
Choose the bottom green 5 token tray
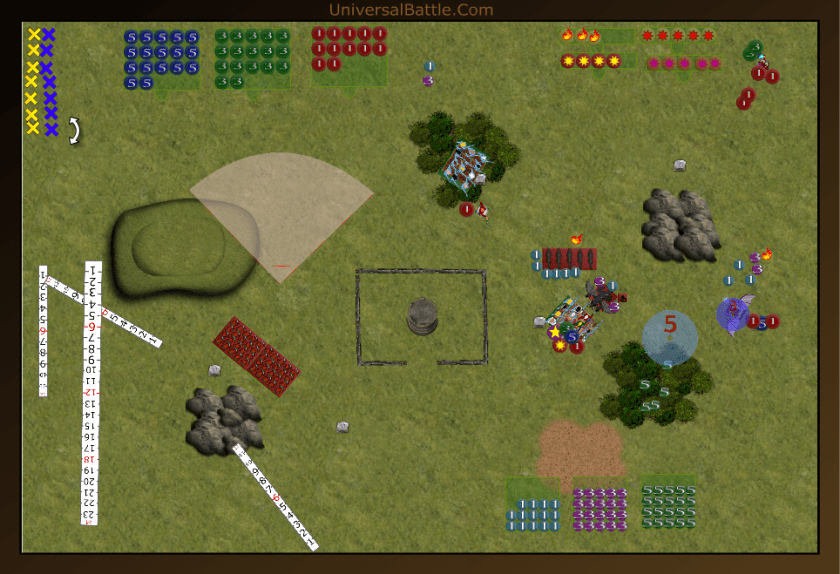coord(668,506)
